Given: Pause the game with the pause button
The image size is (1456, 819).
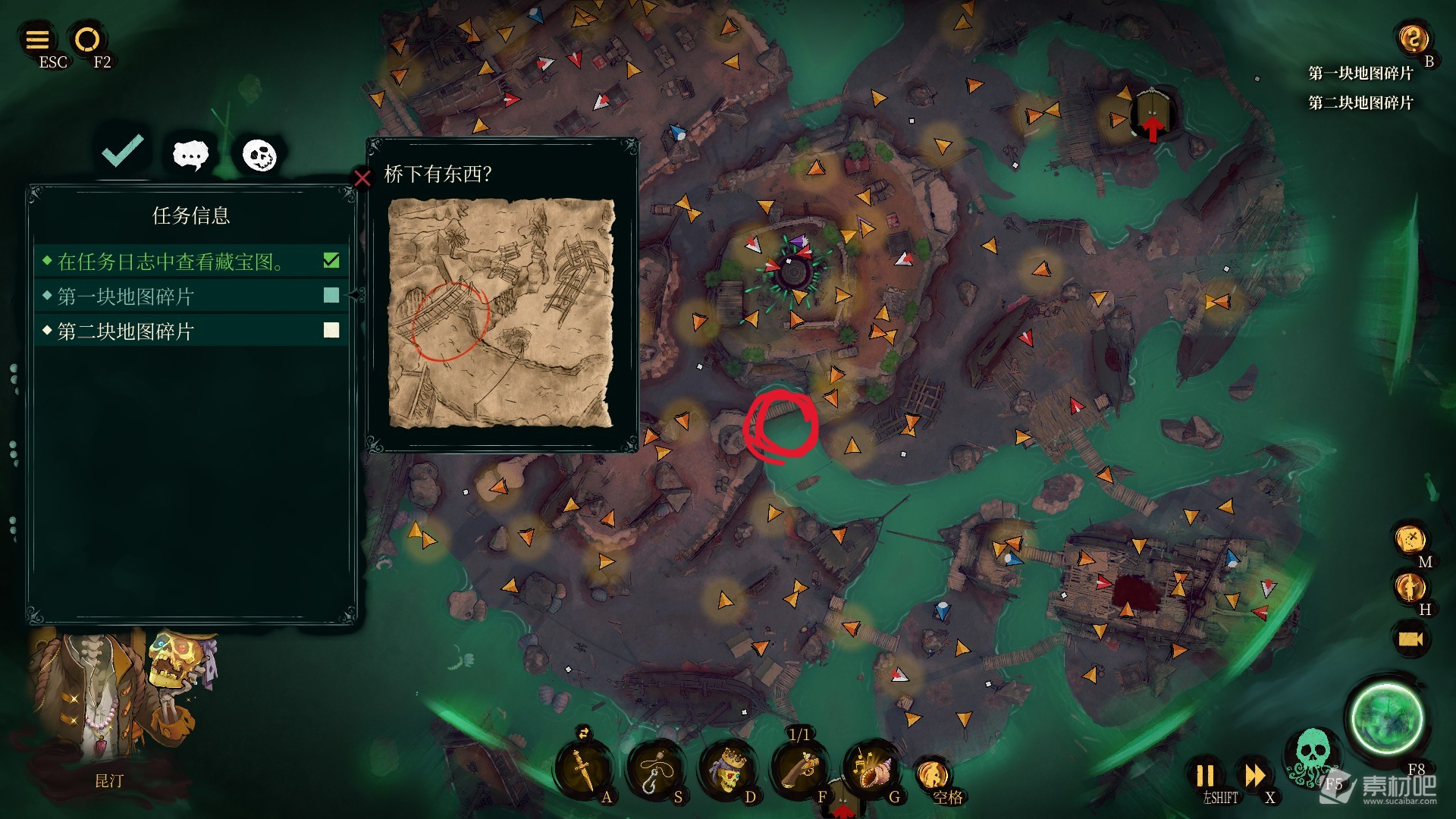Looking at the screenshot, I should [1205, 776].
